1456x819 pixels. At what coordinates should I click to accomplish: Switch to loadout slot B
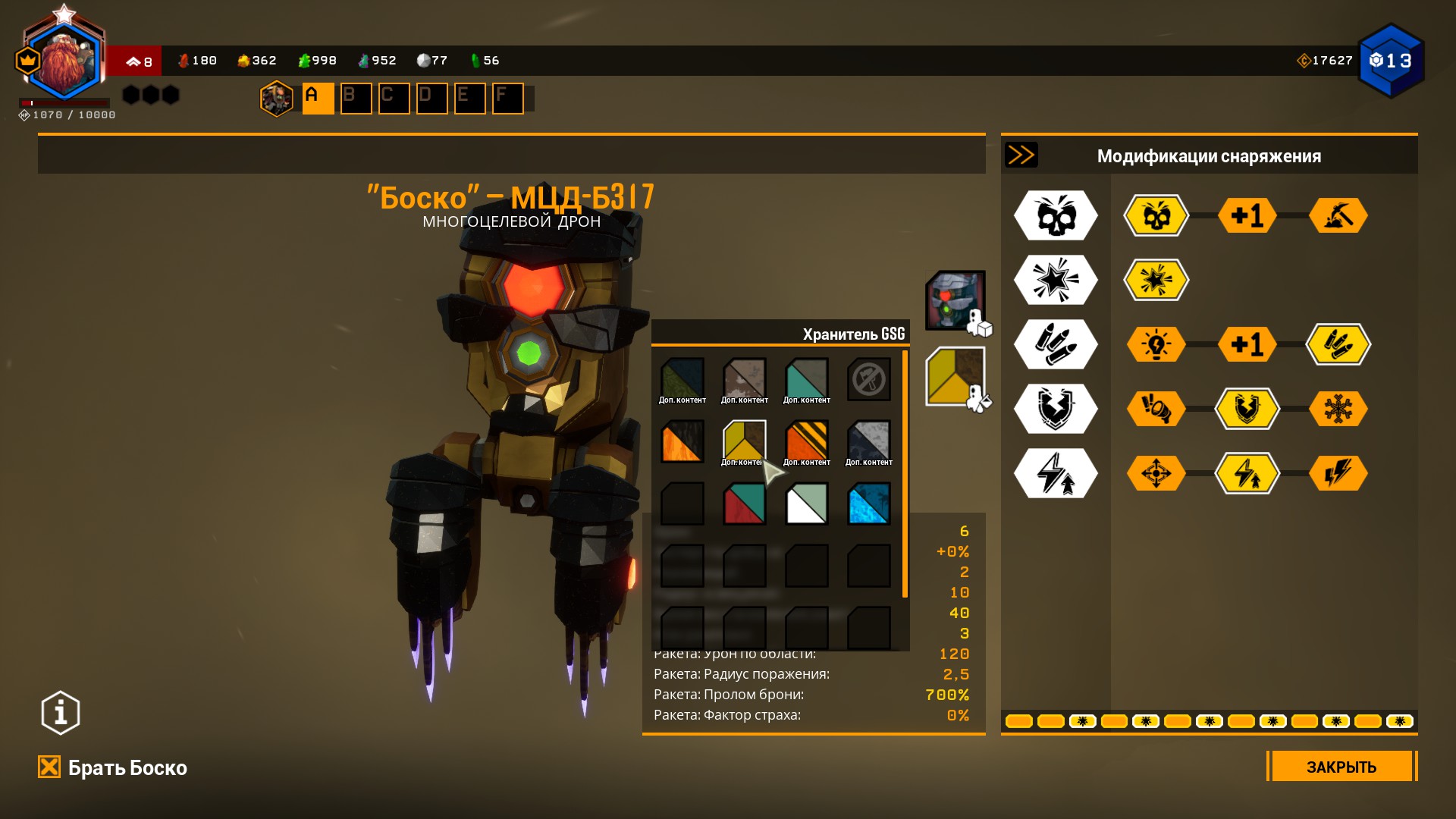[356, 99]
